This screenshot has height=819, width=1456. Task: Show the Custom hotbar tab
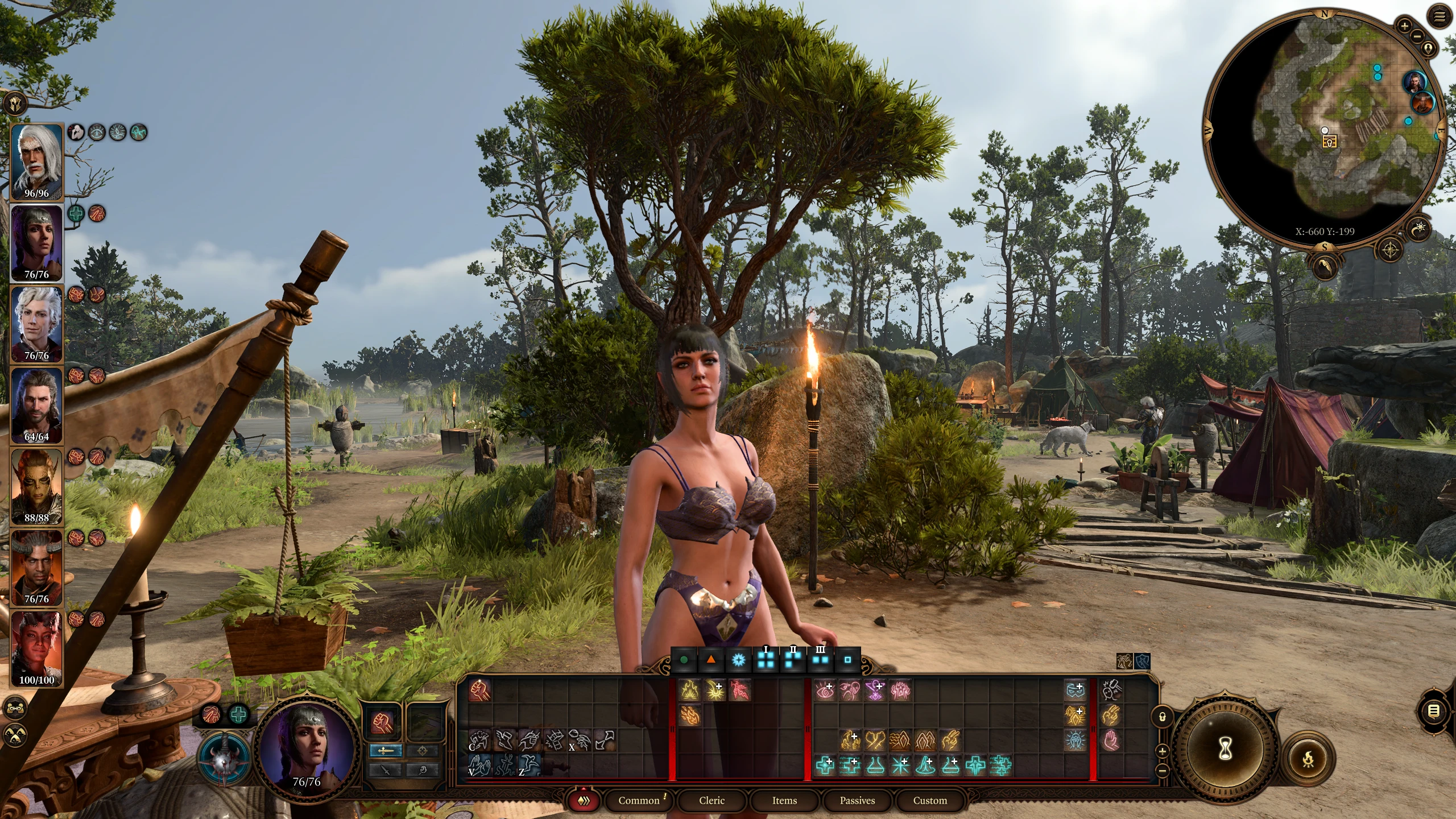click(x=930, y=800)
